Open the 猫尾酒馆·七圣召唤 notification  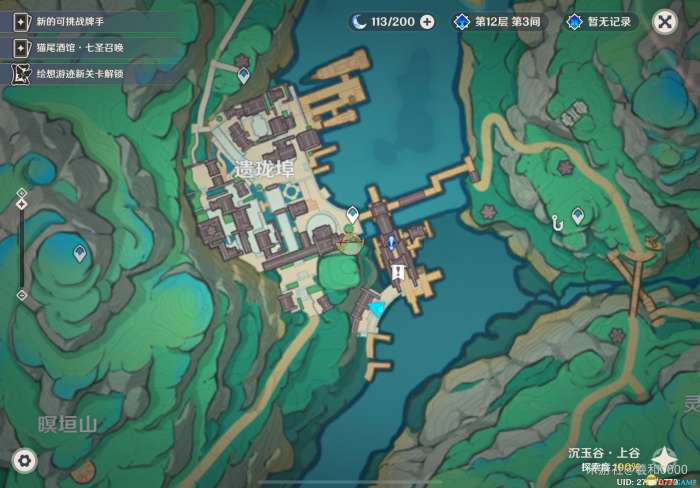click(x=72, y=47)
